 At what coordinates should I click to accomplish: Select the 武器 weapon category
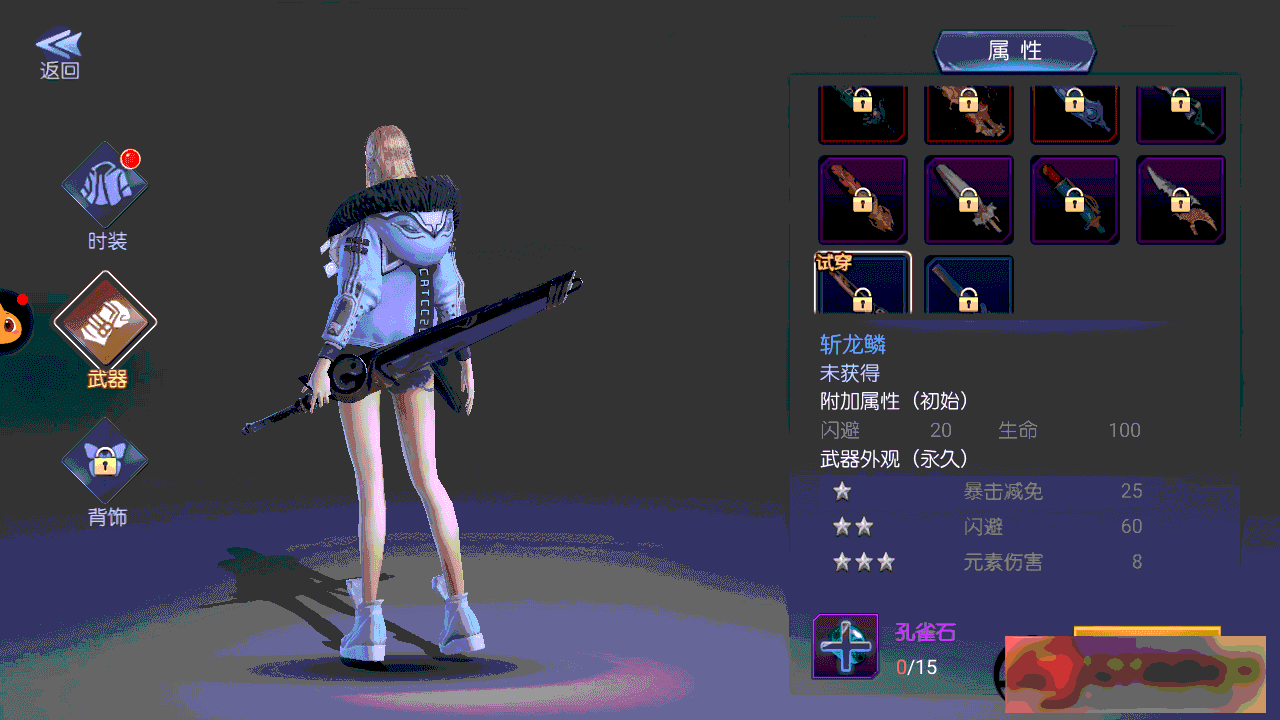[x=105, y=323]
